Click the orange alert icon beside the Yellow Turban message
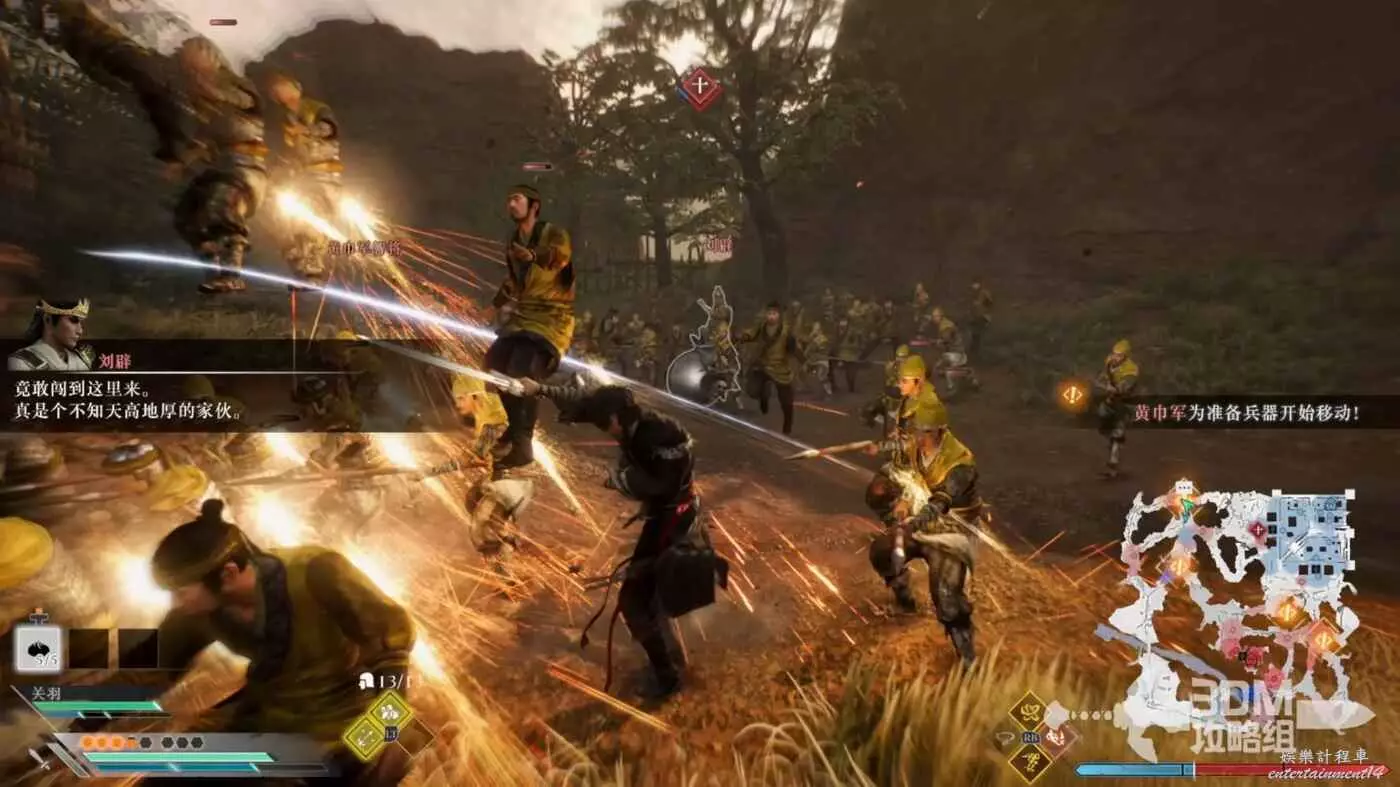 1073,395
